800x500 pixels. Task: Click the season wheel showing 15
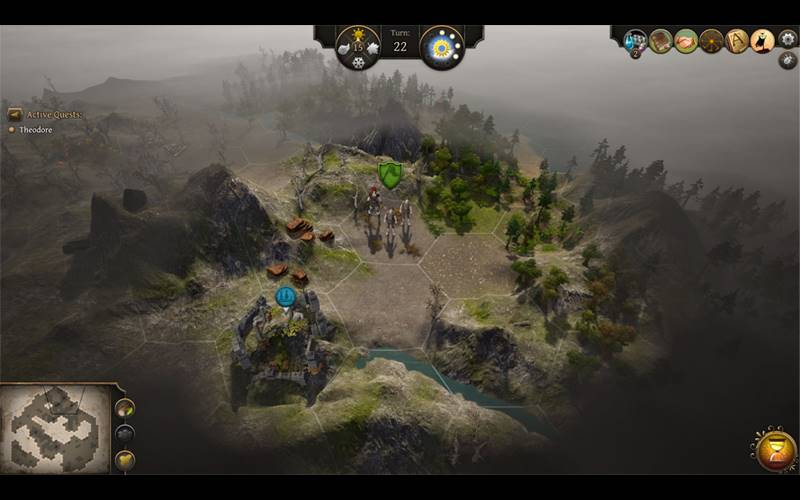tap(357, 48)
